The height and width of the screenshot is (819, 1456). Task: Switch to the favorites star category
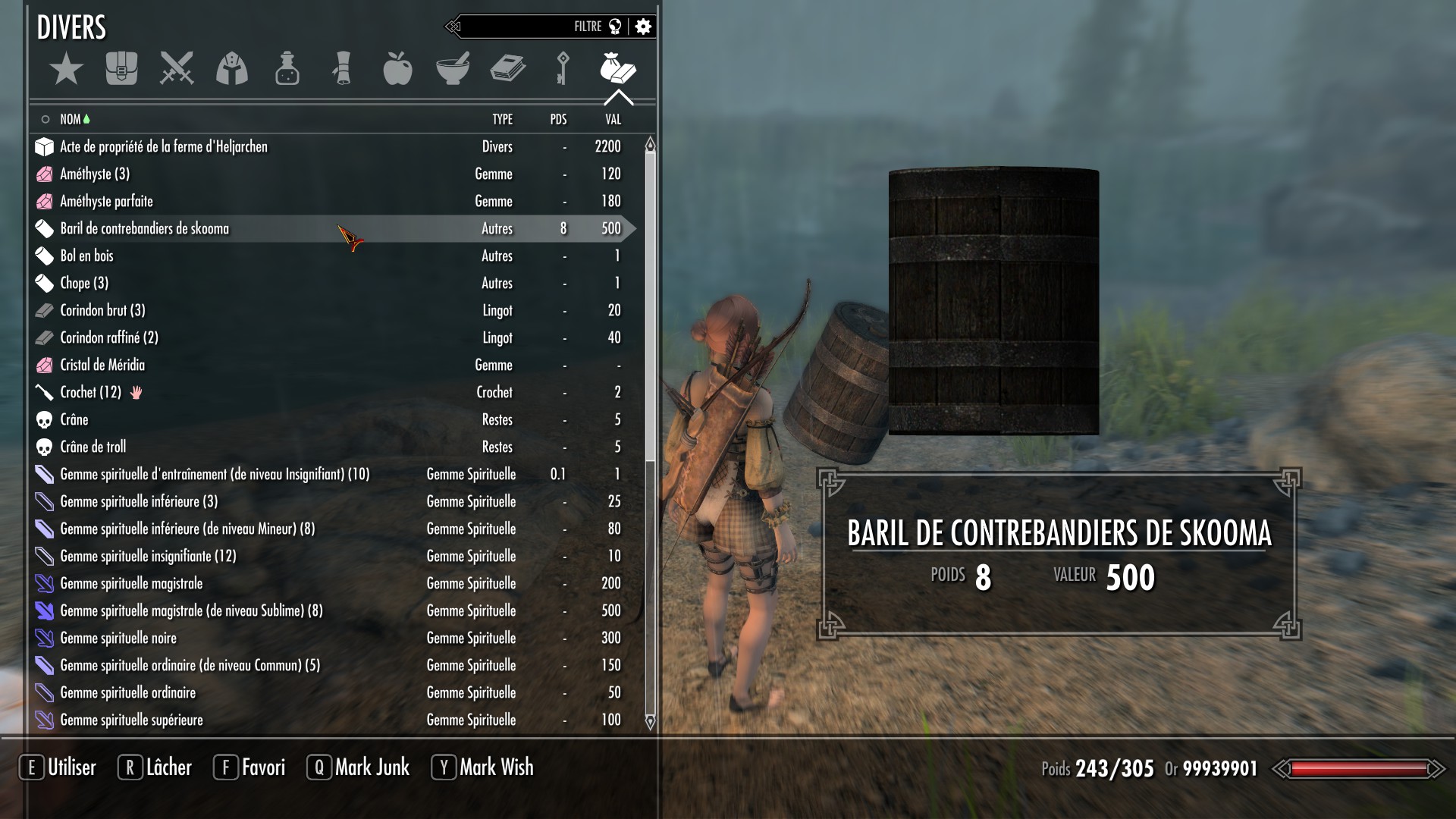click(66, 69)
